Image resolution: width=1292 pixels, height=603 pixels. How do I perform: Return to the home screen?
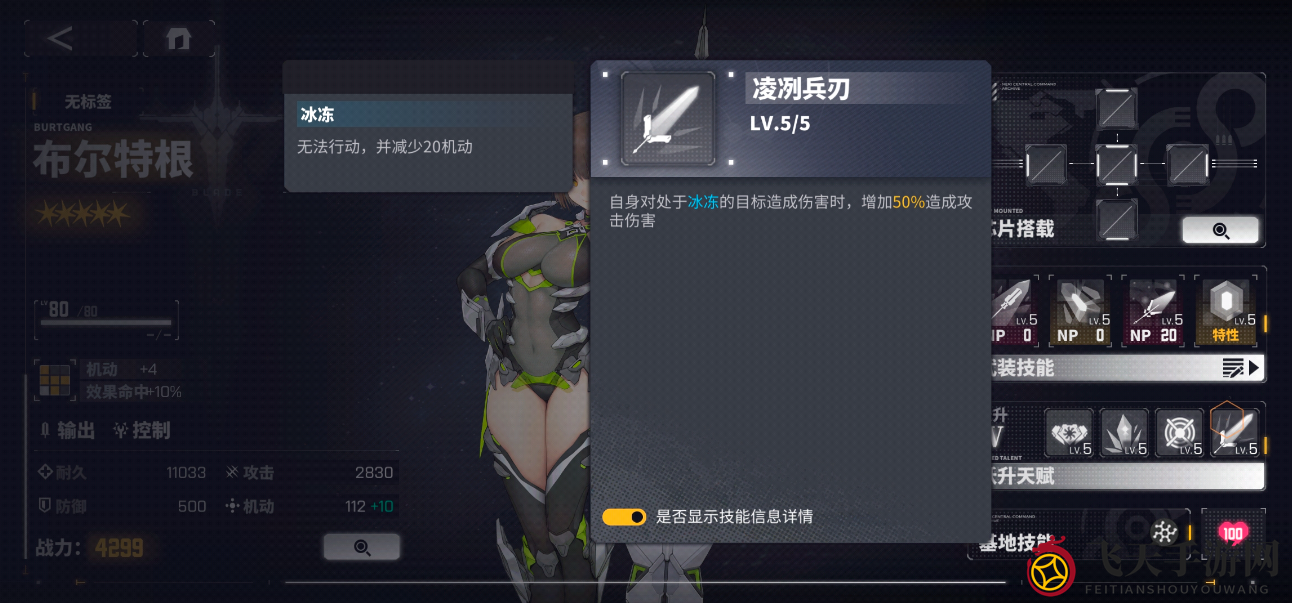coord(179,39)
